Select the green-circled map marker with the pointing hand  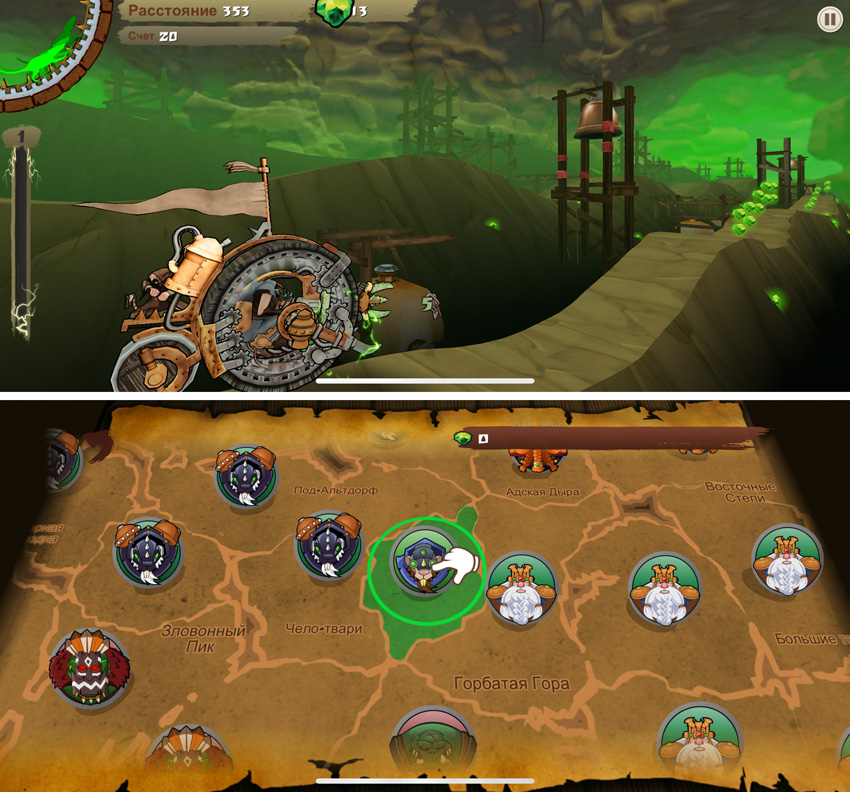point(425,564)
